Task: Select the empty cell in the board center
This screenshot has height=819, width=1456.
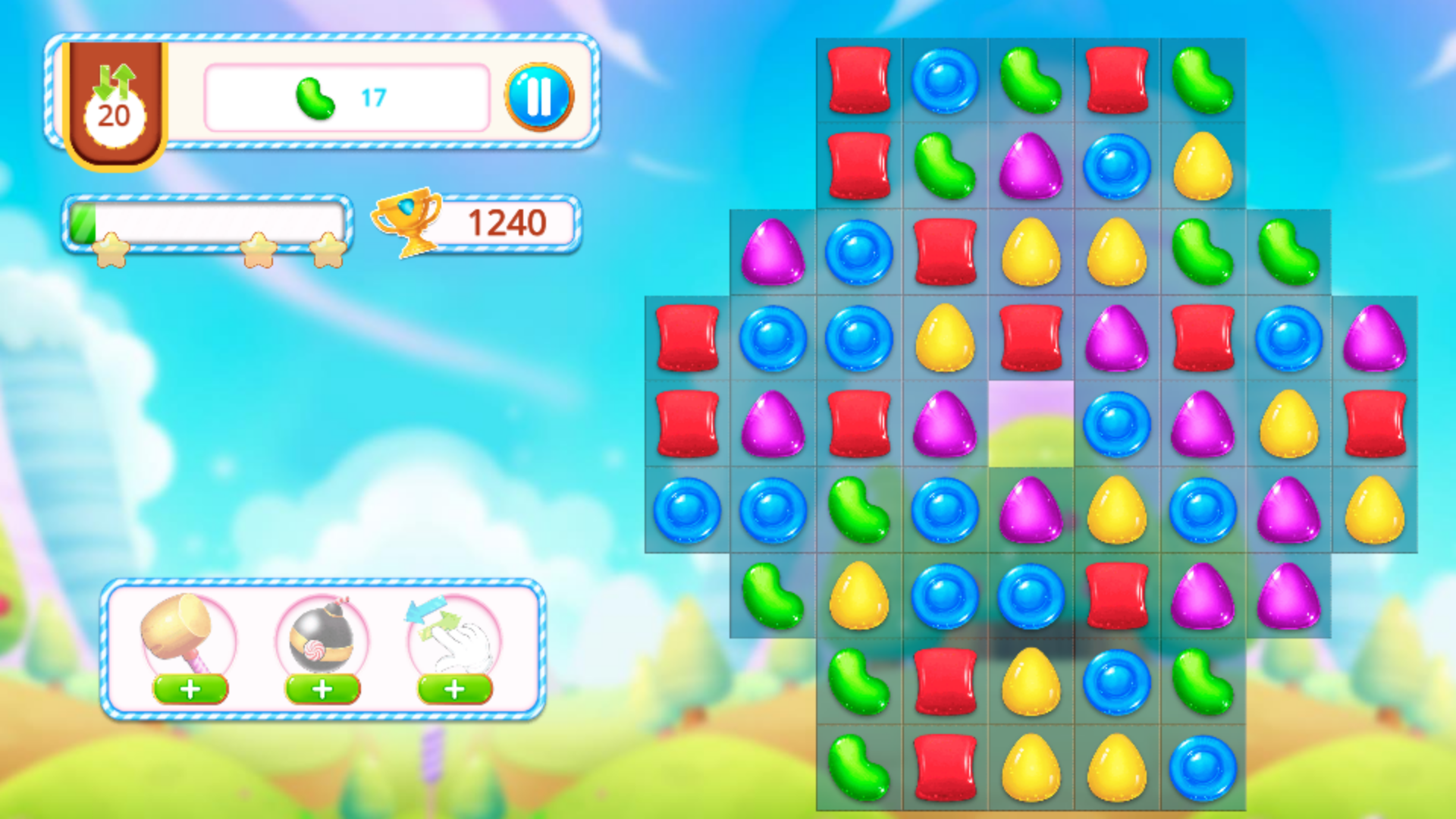Action: click(1031, 425)
